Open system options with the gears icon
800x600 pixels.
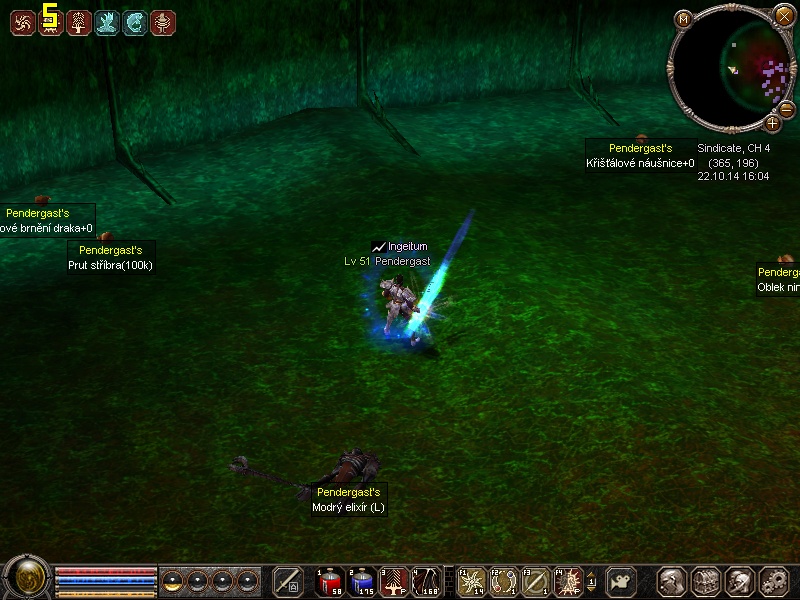[x=774, y=581]
